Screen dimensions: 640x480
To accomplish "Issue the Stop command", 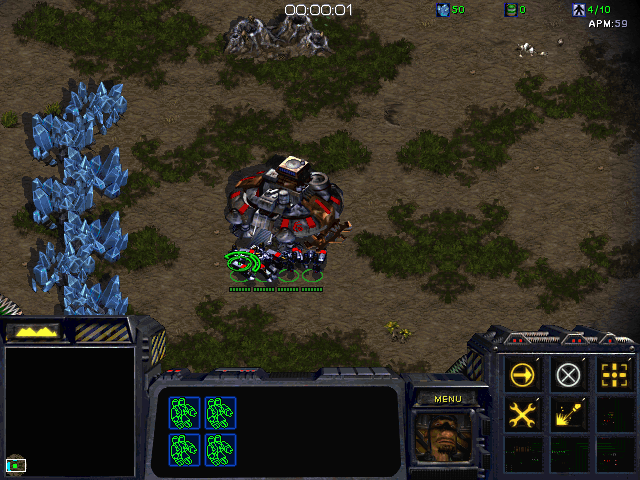I will click(x=568, y=376).
